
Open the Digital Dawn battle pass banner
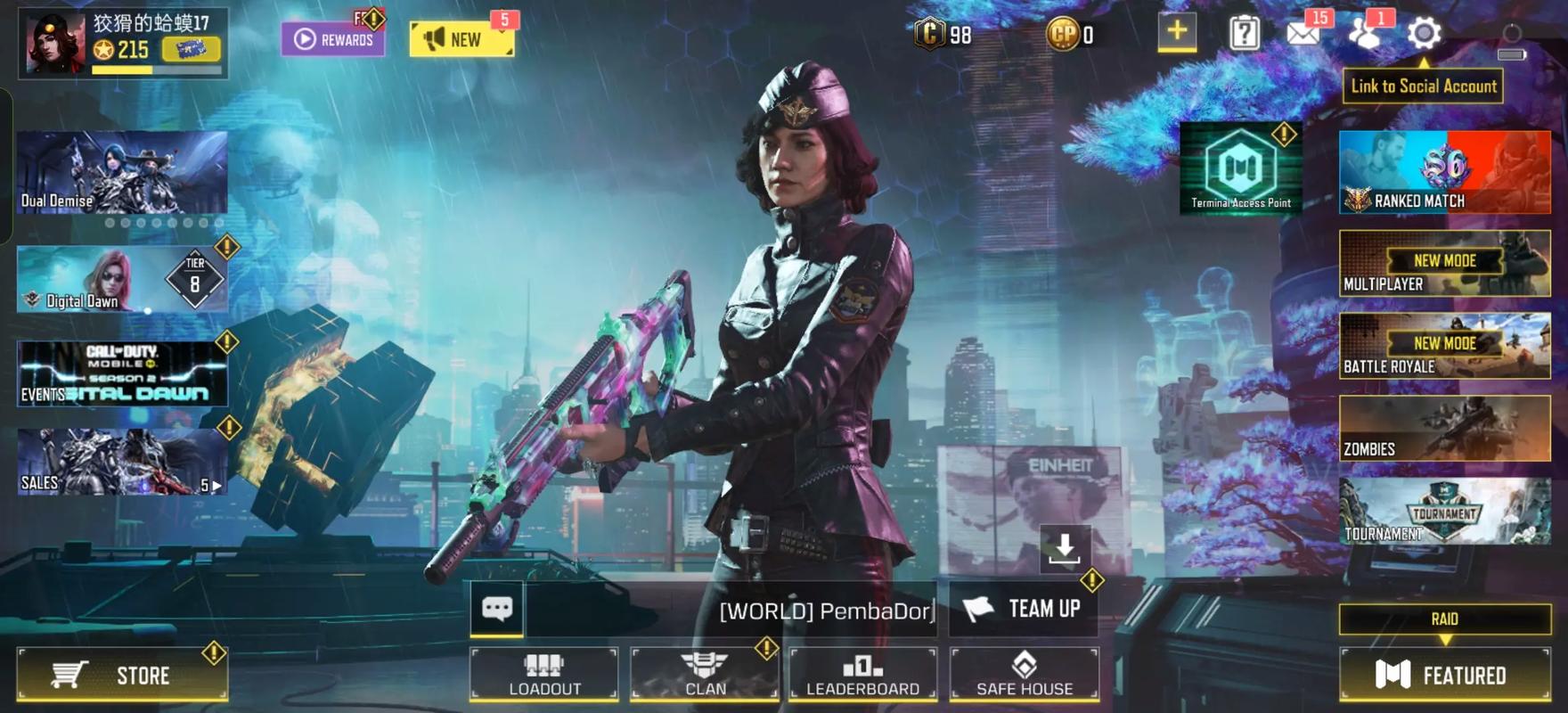tap(122, 280)
